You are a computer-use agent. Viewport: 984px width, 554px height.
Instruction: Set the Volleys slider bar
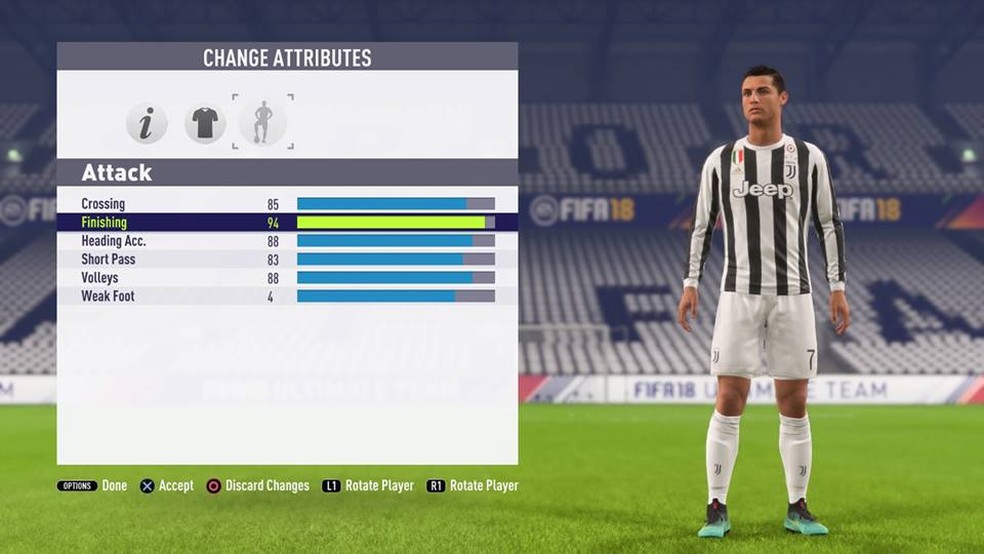coord(395,278)
